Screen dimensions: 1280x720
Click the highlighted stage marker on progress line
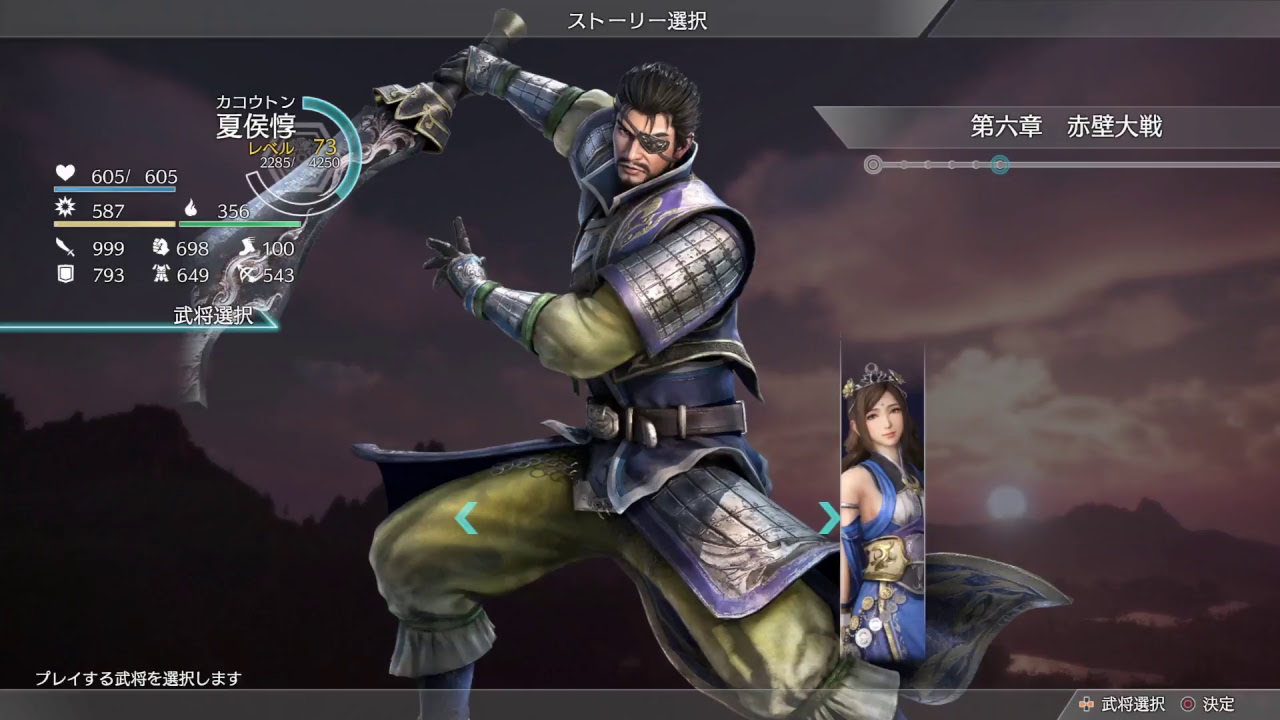[1001, 163]
